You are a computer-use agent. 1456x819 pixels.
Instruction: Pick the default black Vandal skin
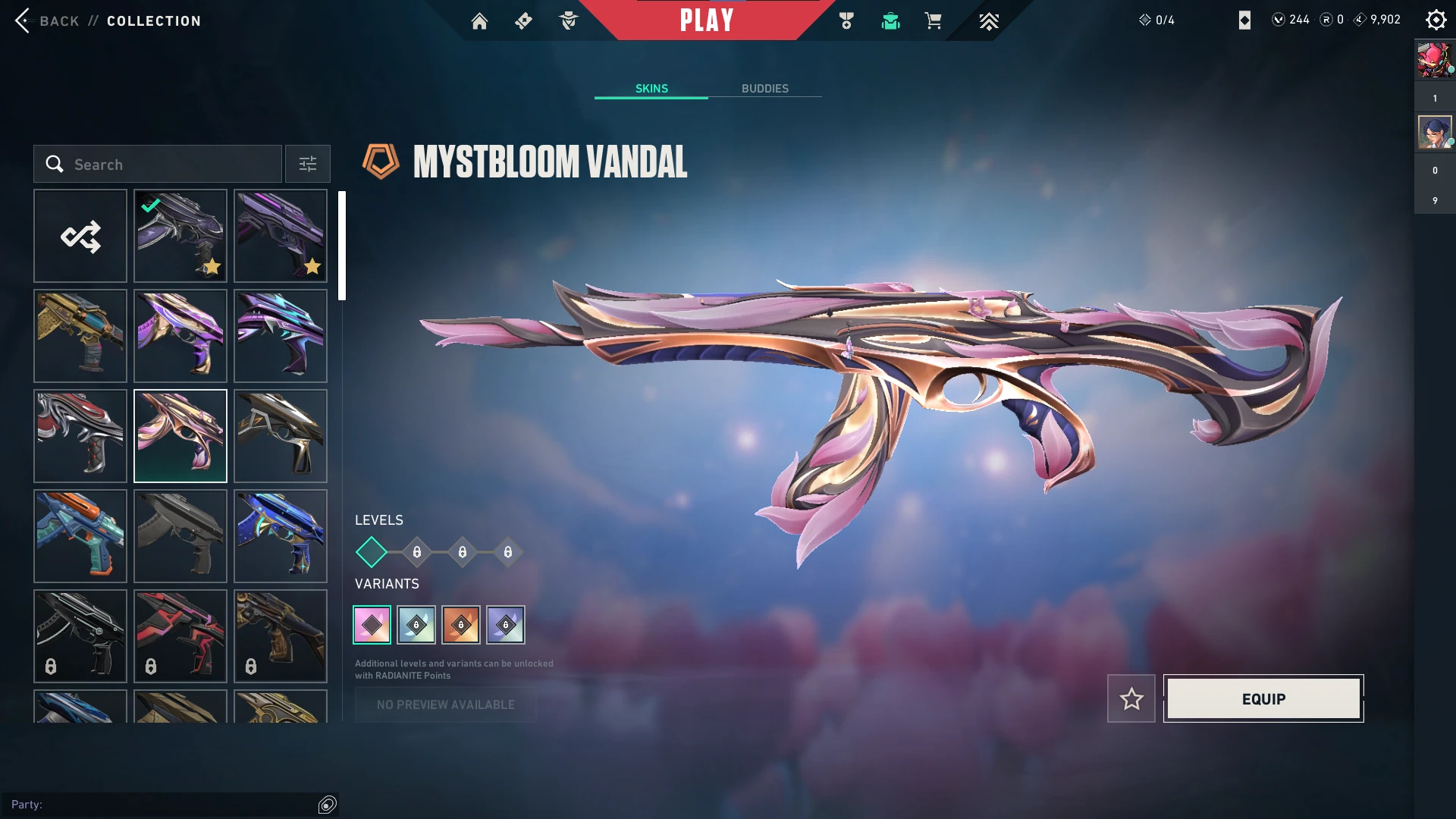click(x=180, y=536)
